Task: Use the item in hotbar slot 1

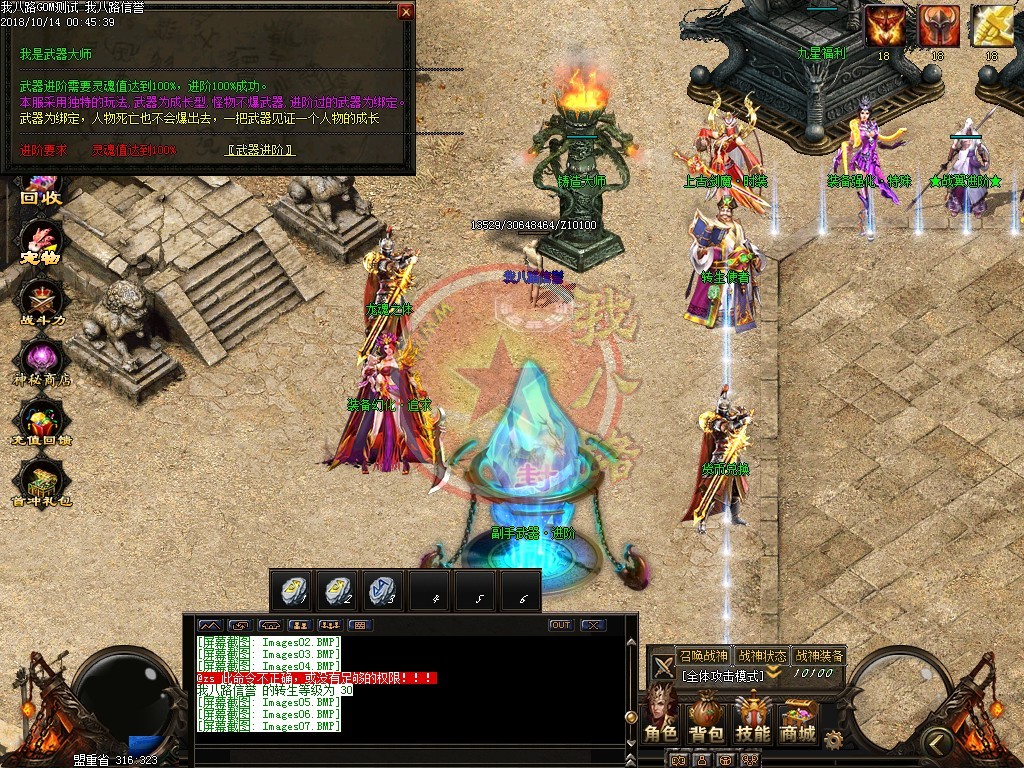Action: tap(292, 591)
